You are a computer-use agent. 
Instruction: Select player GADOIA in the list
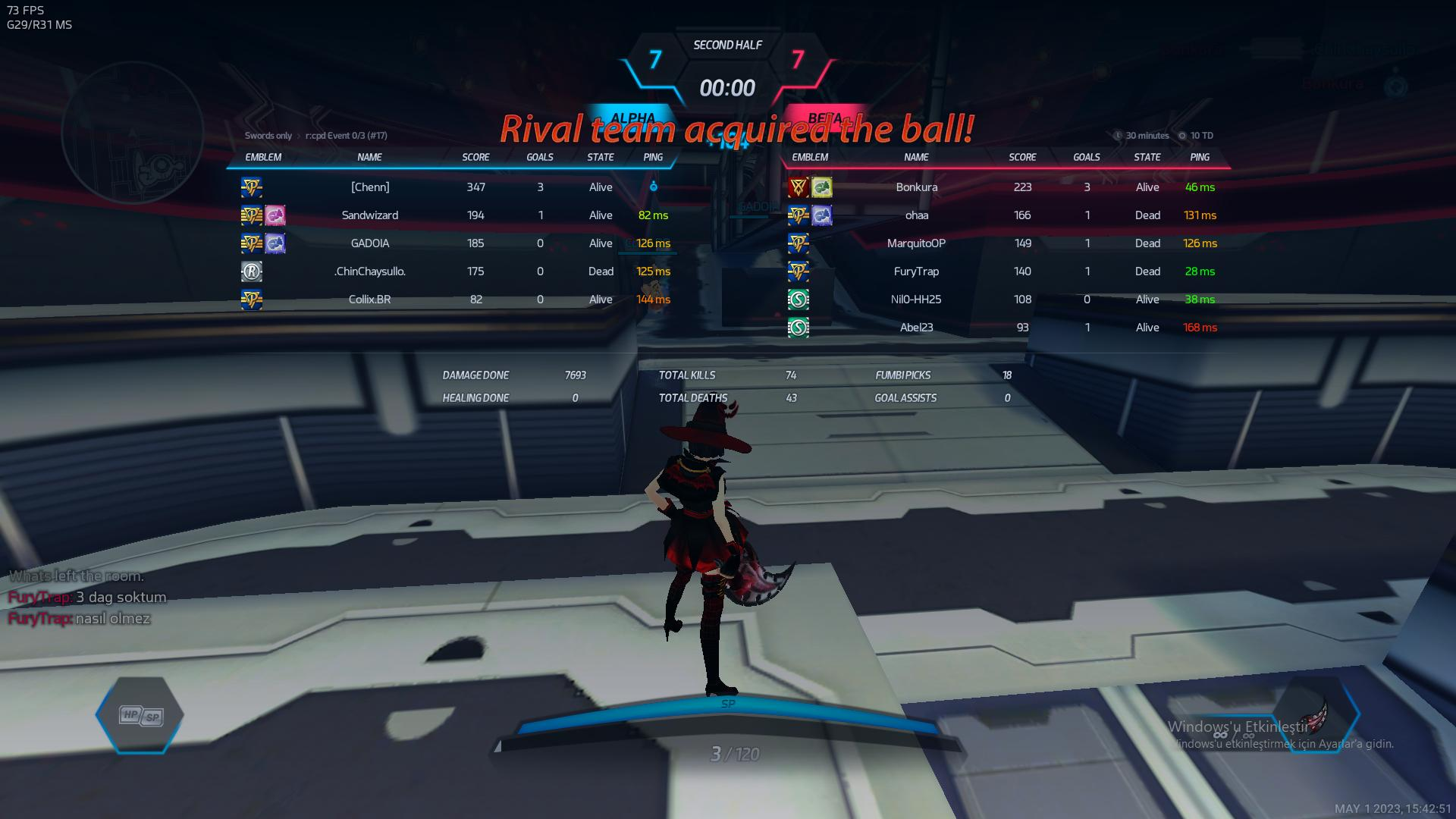(x=370, y=243)
